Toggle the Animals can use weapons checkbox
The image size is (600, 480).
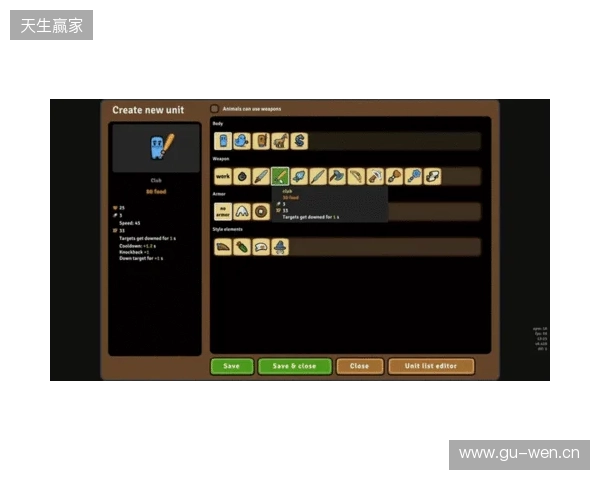click(x=214, y=108)
